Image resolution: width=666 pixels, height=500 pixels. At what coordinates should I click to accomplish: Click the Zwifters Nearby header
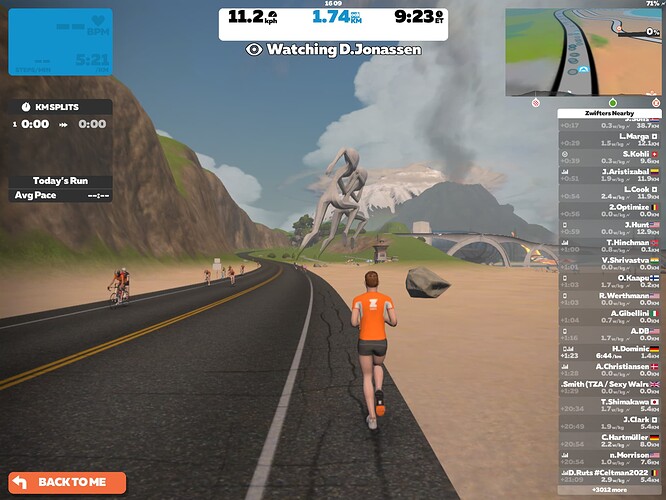pos(609,113)
